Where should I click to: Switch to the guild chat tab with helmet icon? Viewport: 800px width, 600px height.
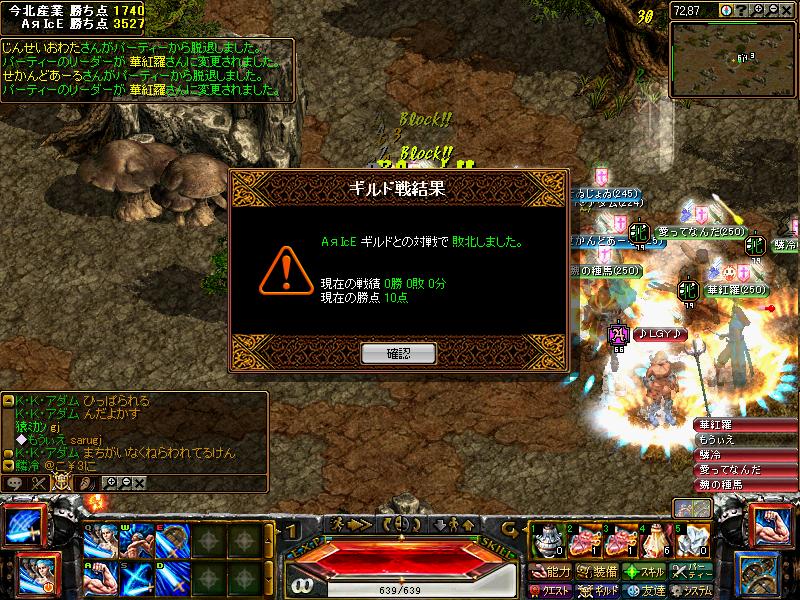tap(60, 482)
